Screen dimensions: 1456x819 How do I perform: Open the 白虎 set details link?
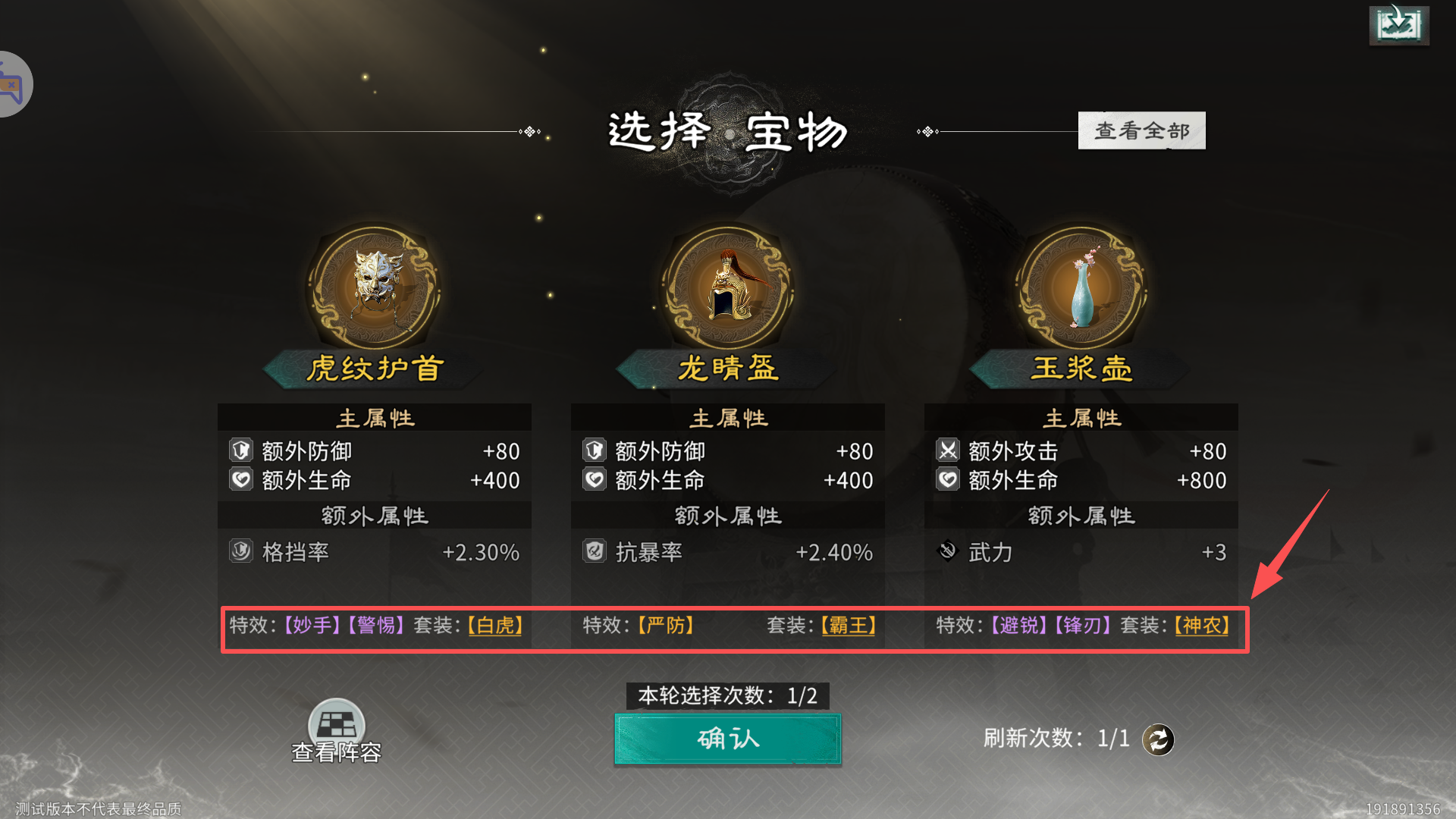[x=494, y=626]
